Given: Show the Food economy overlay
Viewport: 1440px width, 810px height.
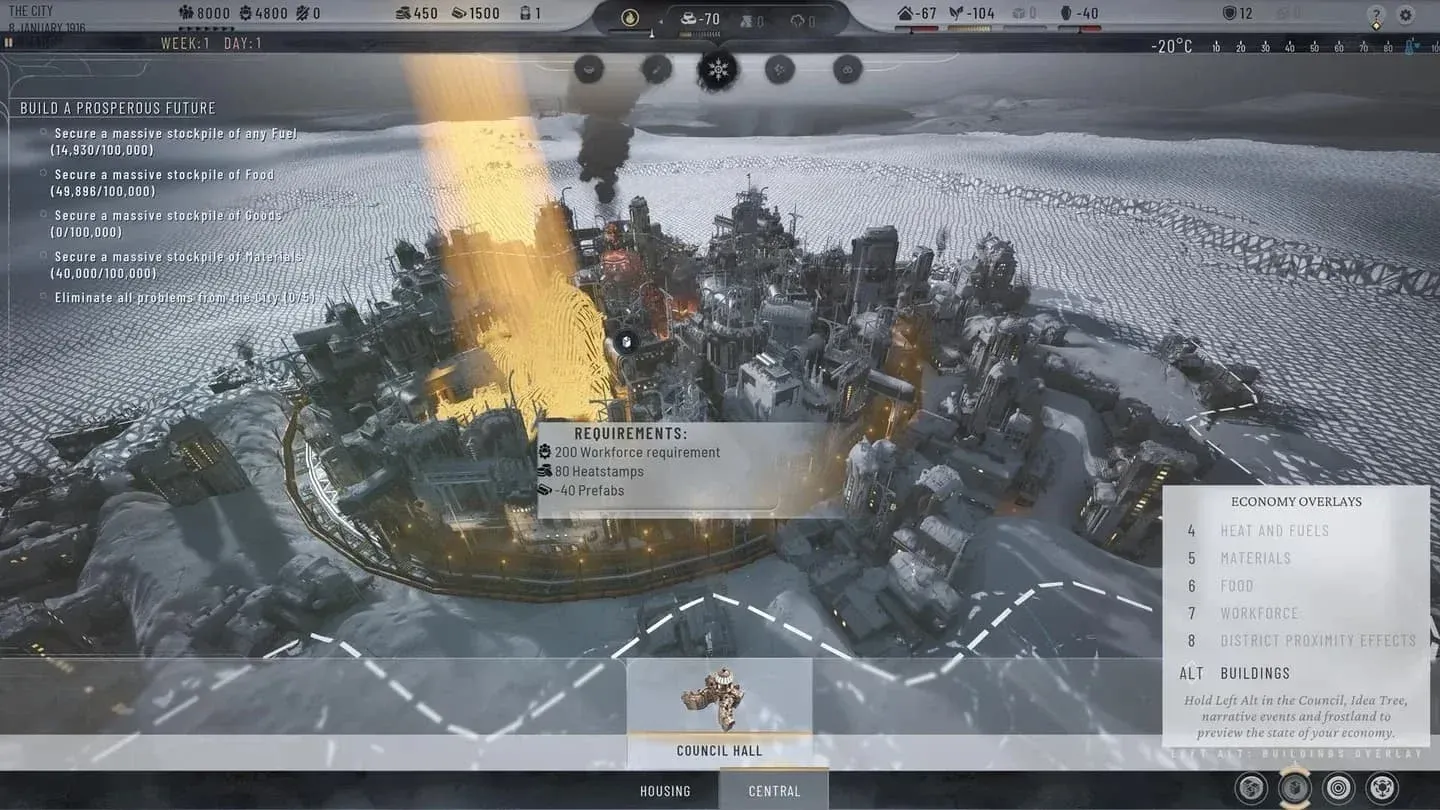Looking at the screenshot, I should [x=1236, y=586].
